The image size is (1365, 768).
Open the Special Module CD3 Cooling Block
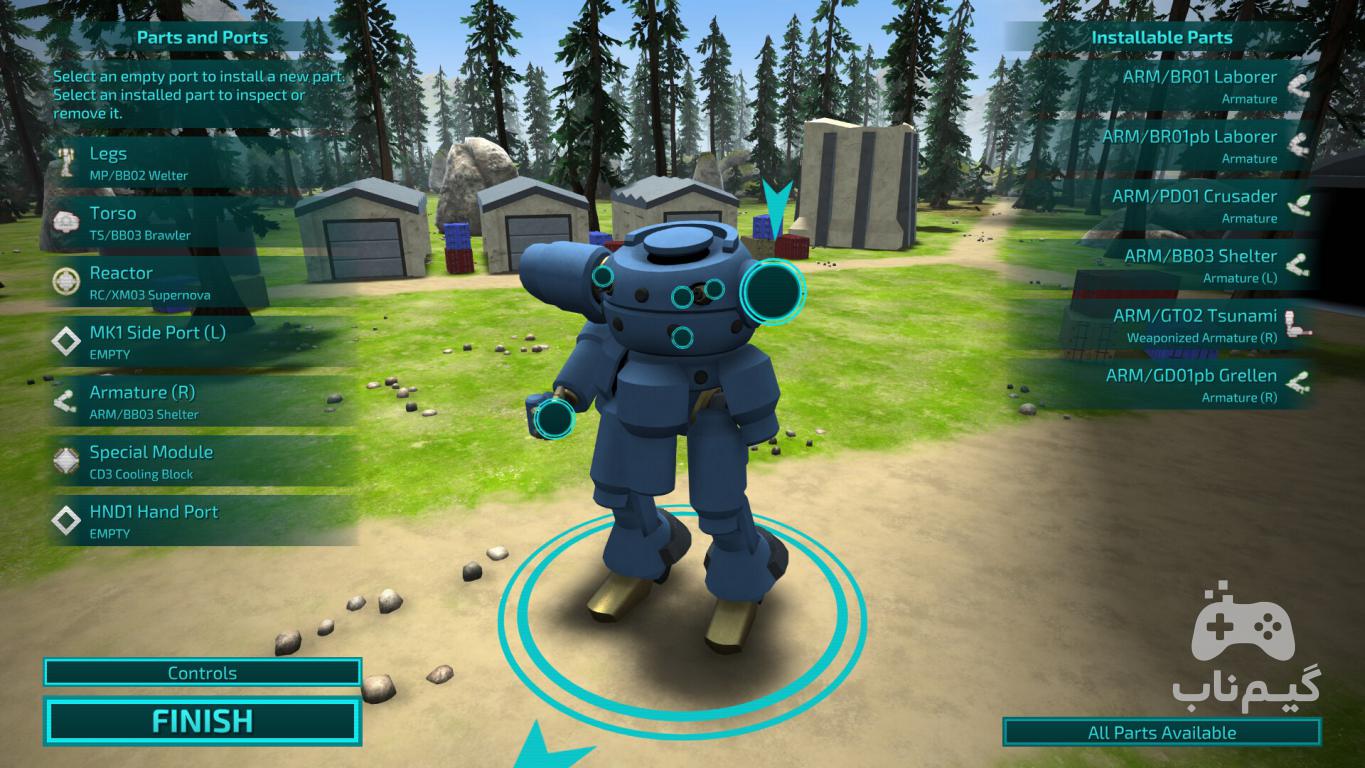(x=200, y=462)
